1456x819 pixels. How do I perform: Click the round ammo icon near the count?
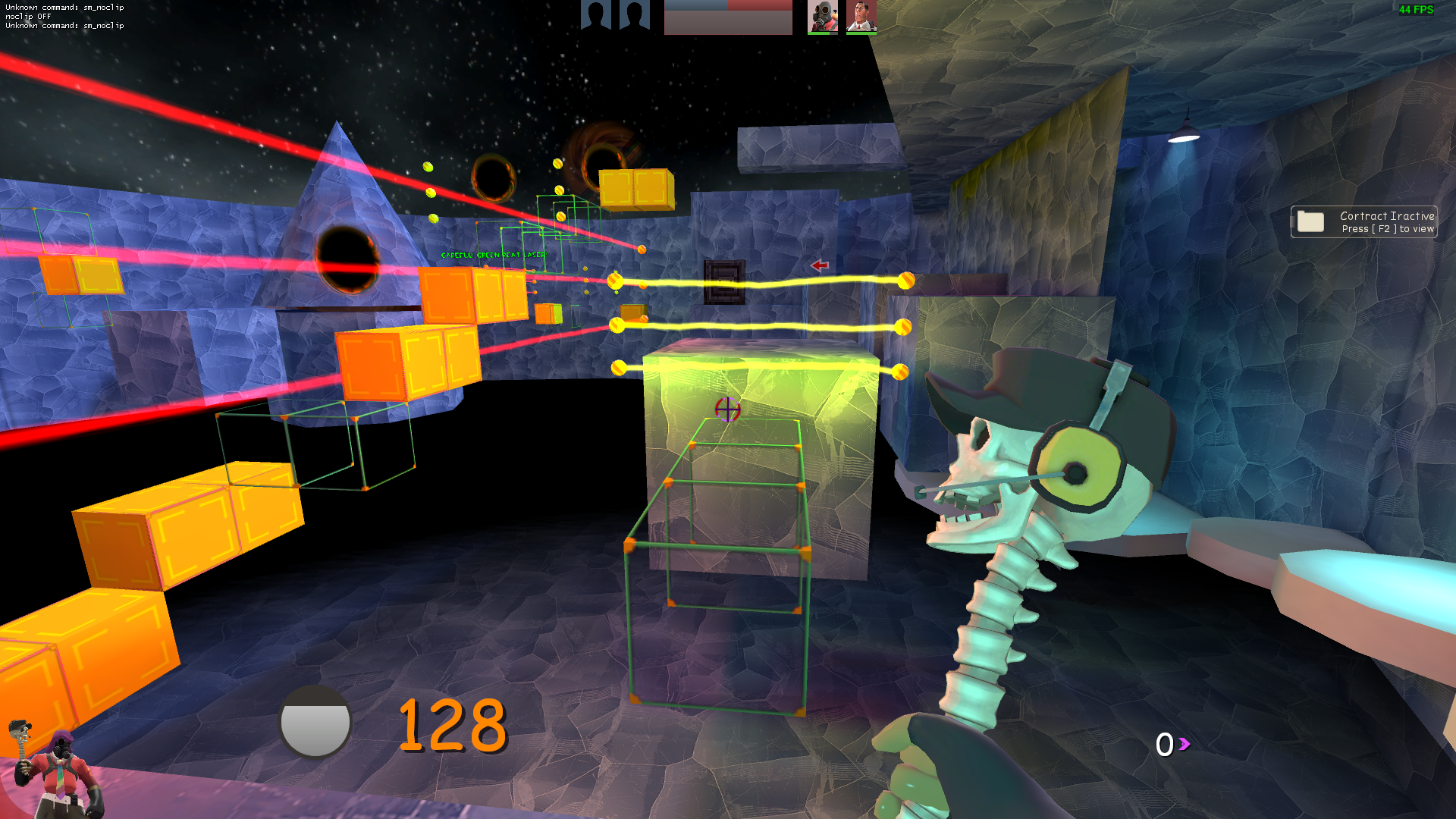coord(316,722)
